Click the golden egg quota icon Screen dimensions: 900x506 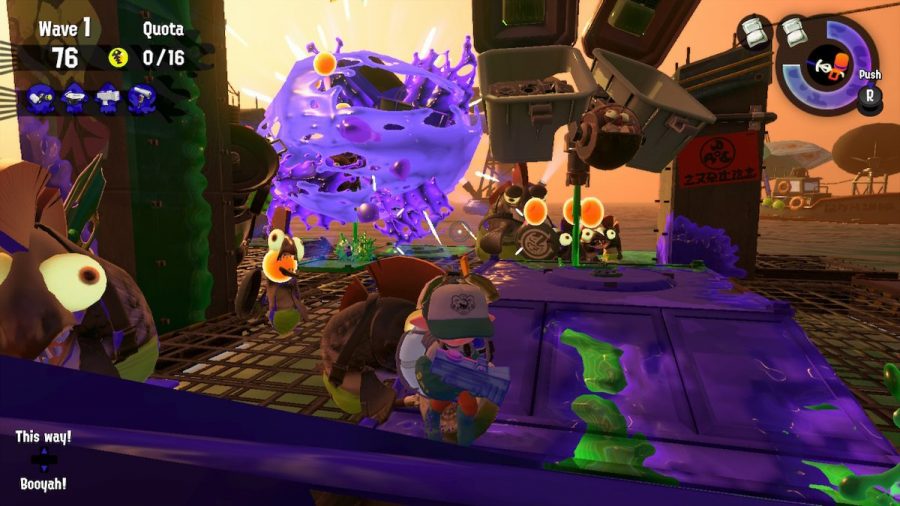119,58
